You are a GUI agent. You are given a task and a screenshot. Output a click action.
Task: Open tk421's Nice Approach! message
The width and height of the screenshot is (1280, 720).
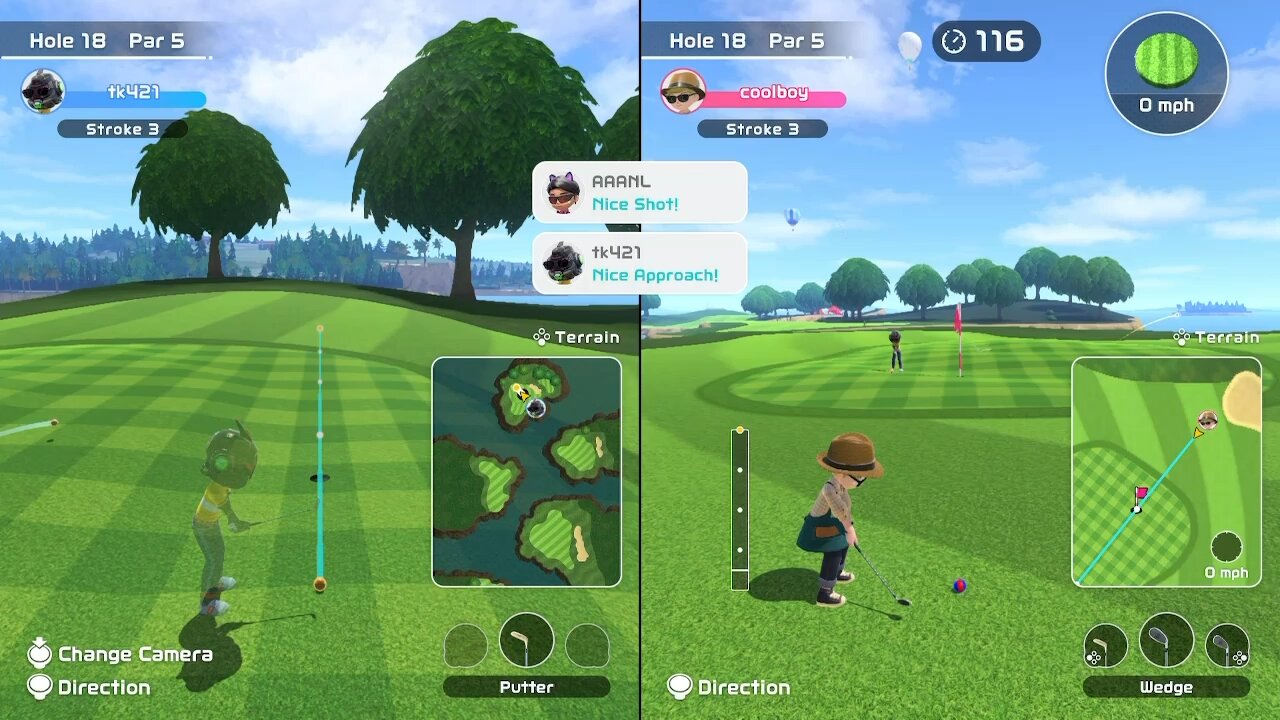tap(640, 263)
